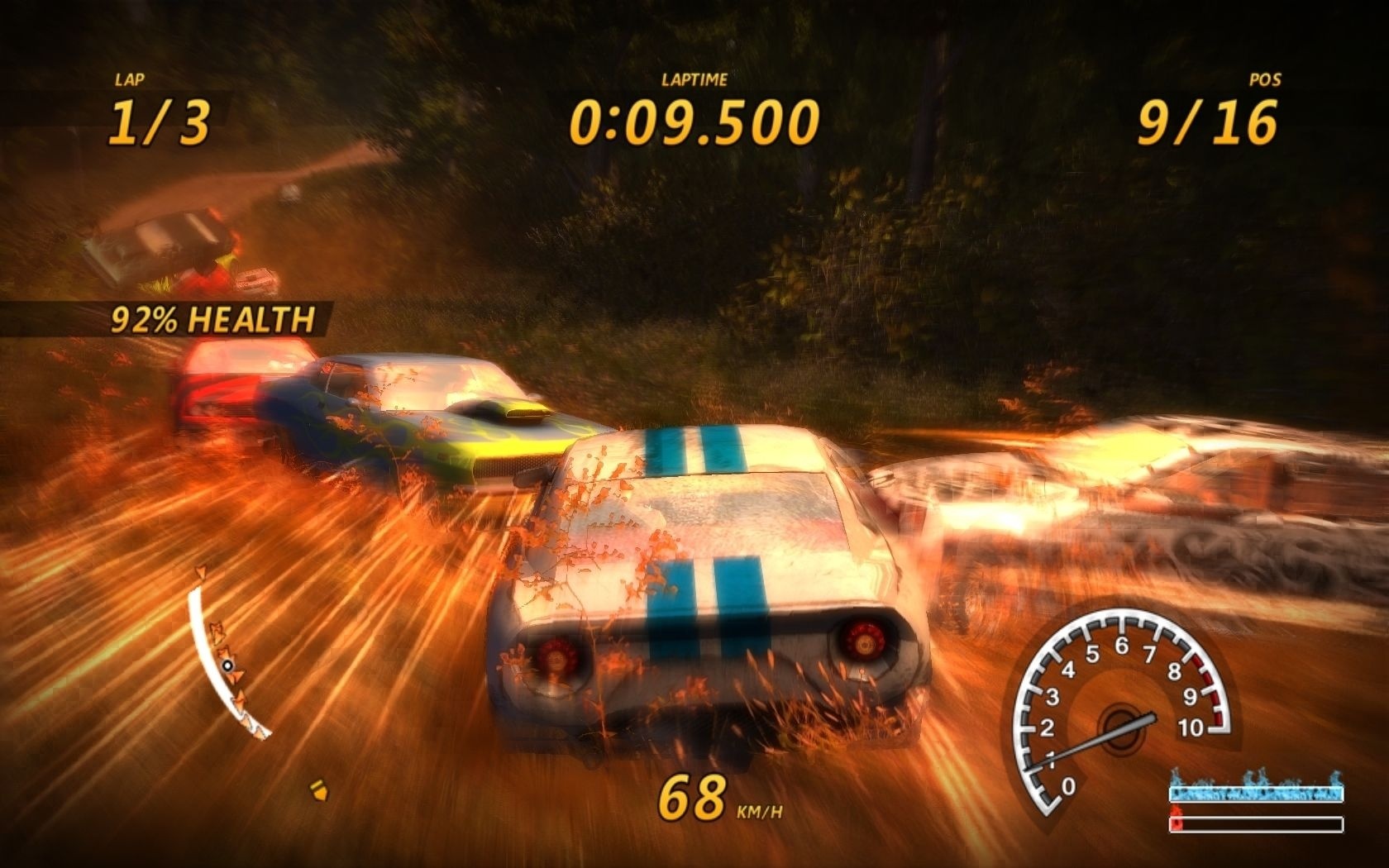Click the KM/H unit label

[761, 811]
